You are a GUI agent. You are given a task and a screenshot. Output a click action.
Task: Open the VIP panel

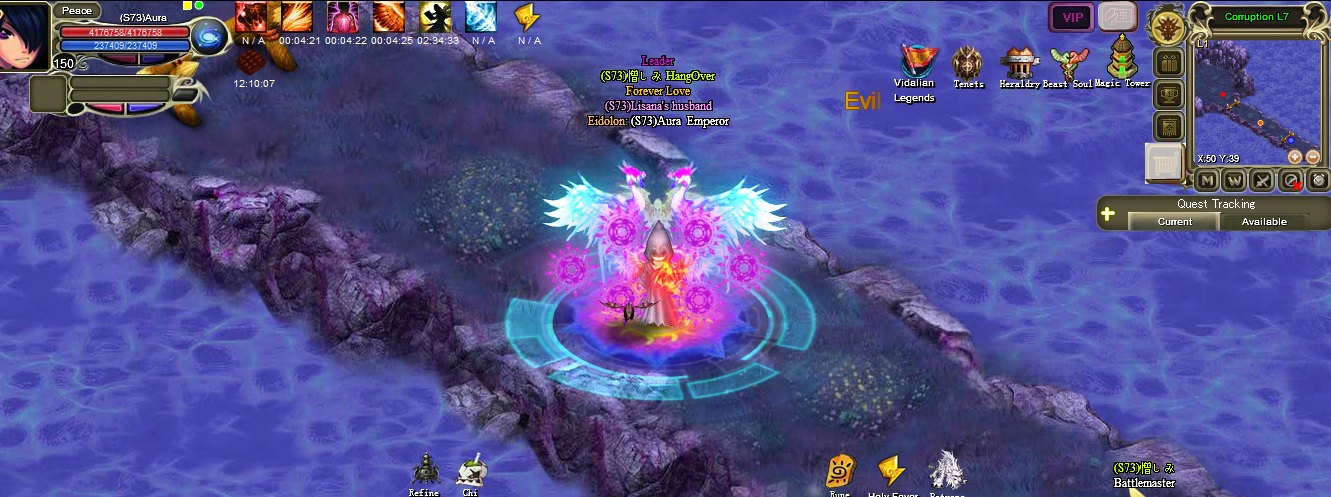(x=1071, y=17)
